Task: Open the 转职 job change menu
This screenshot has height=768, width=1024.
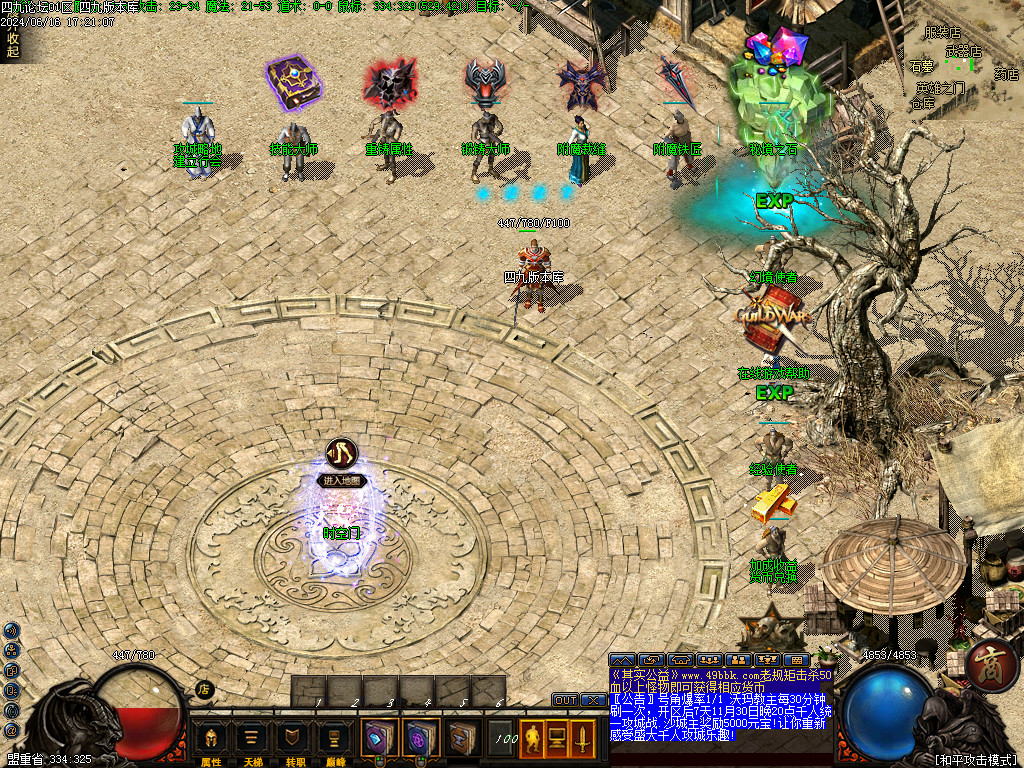Action: pyautogui.click(x=293, y=740)
